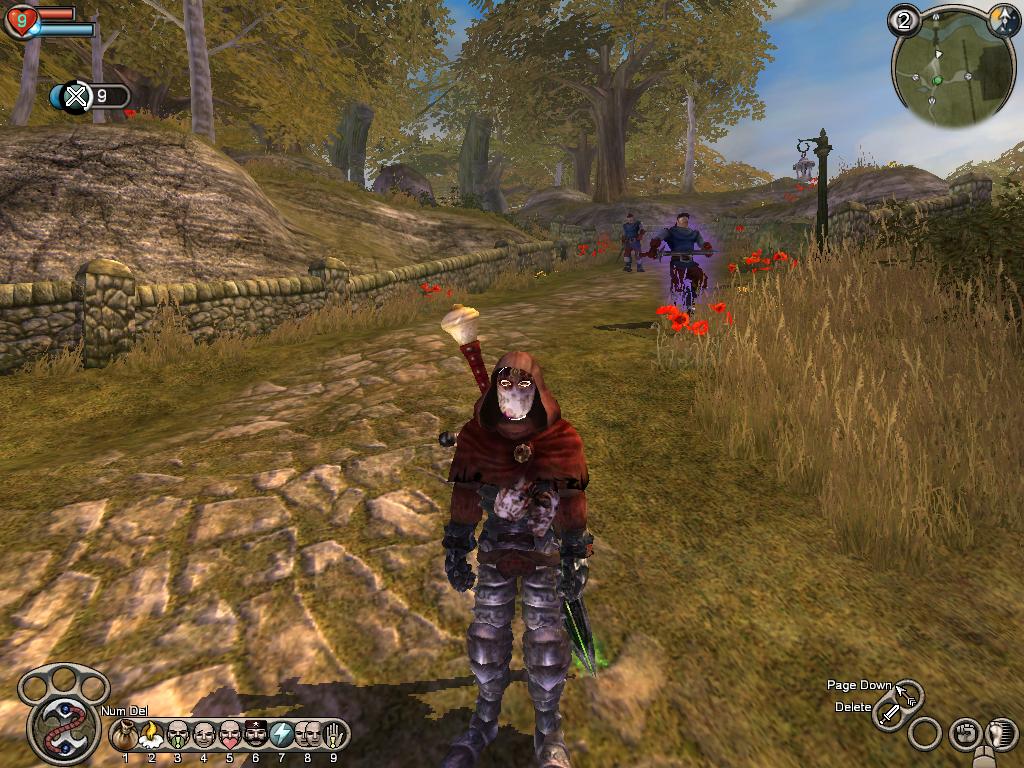The height and width of the screenshot is (768, 1024).
Task: Trigger the raised hand gesture in slot 9
Action: [333, 736]
